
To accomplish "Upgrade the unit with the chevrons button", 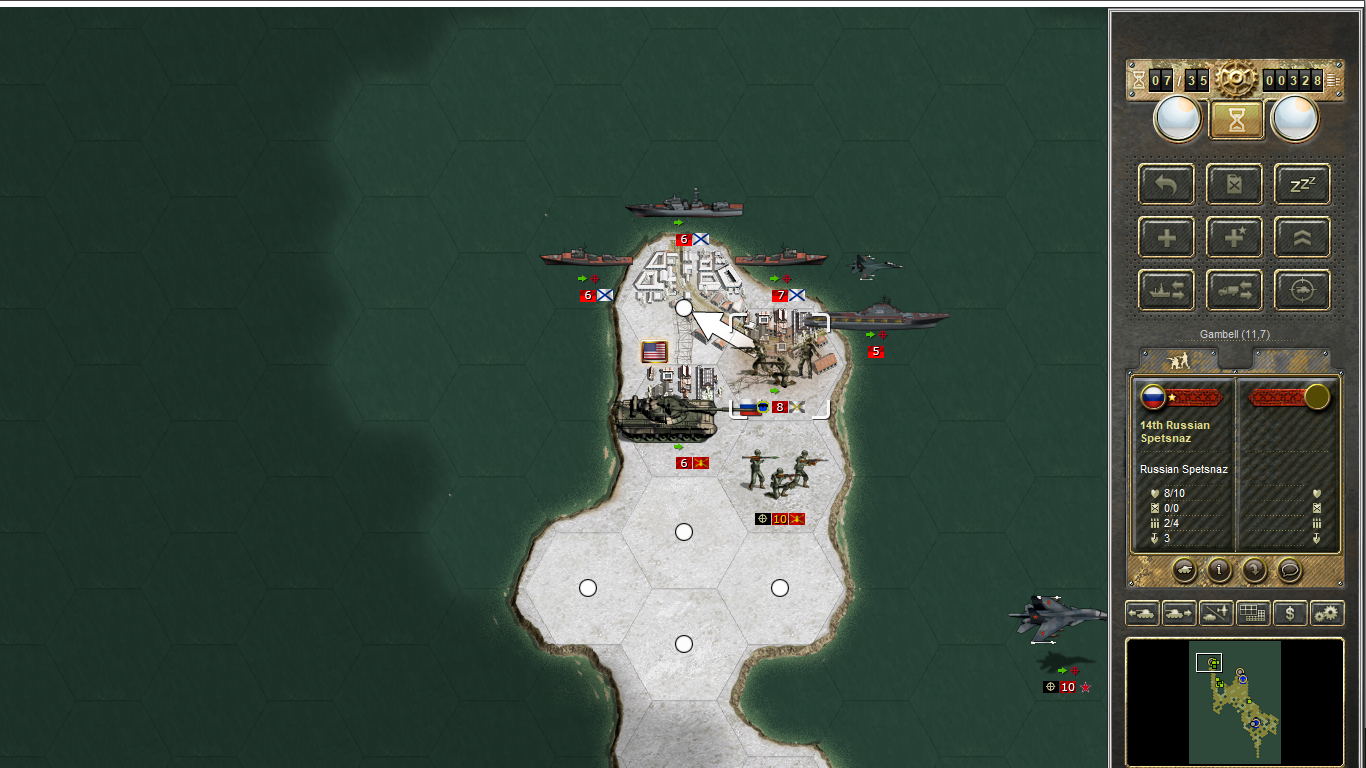I will (x=1302, y=237).
